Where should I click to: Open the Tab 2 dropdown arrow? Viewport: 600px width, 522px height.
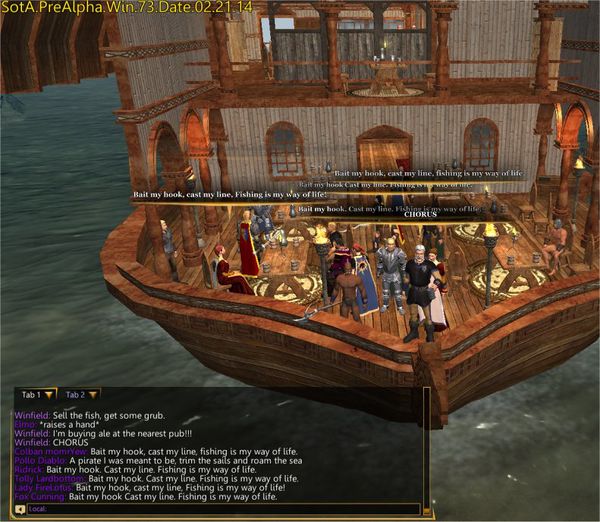click(x=92, y=395)
